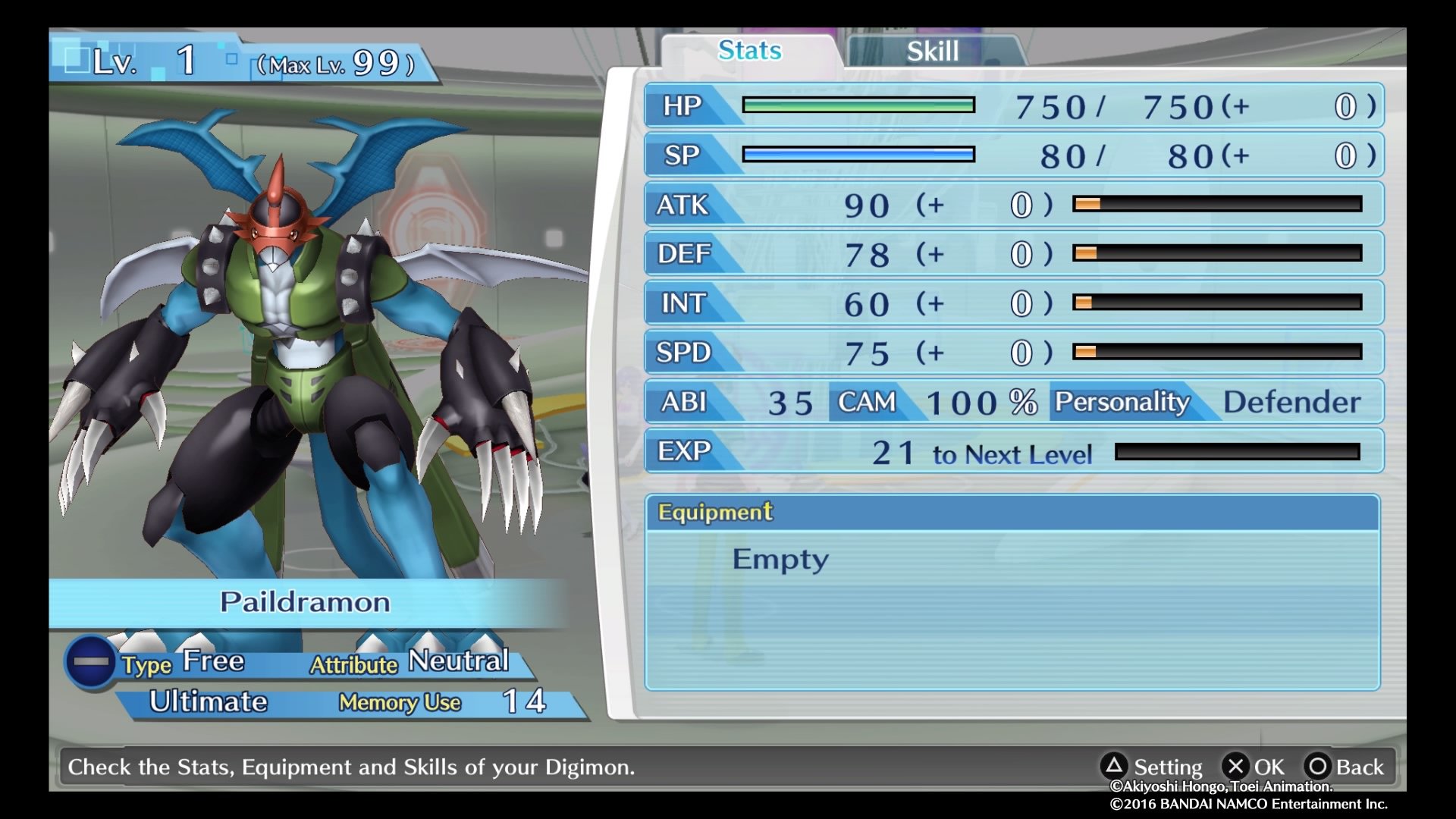The image size is (1456, 819).
Task: Select the DEF stat indicator
Action: point(682,254)
